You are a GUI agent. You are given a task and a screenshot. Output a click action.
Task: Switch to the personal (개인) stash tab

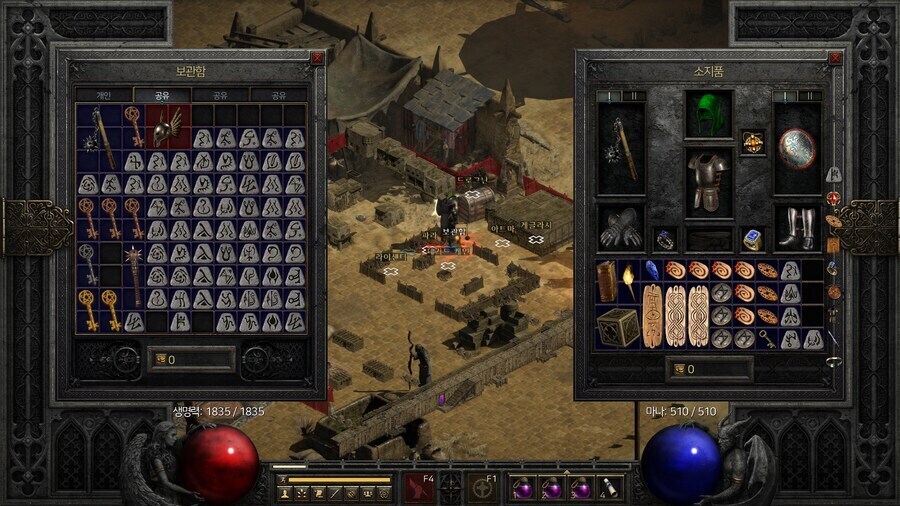[x=104, y=96]
